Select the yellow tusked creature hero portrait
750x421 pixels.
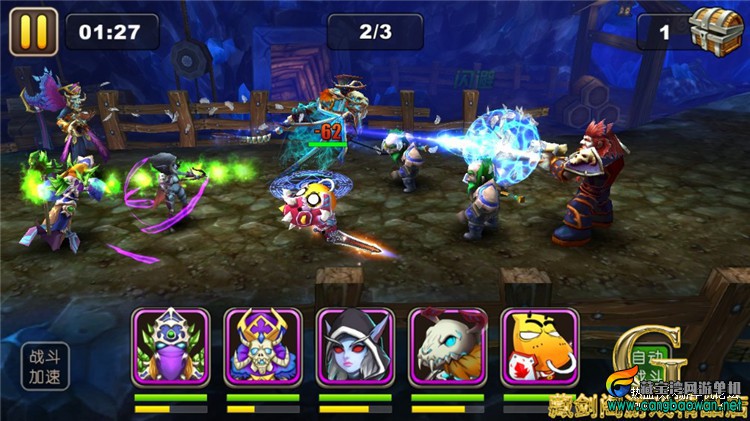pyautogui.click(x=539, y=346)
